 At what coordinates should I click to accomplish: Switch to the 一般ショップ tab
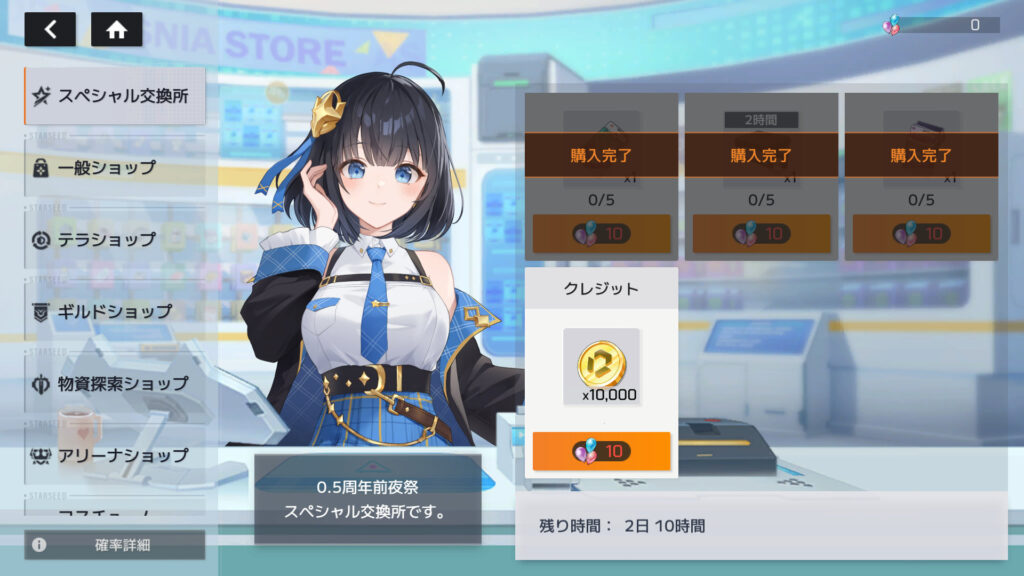click(115, 167)
